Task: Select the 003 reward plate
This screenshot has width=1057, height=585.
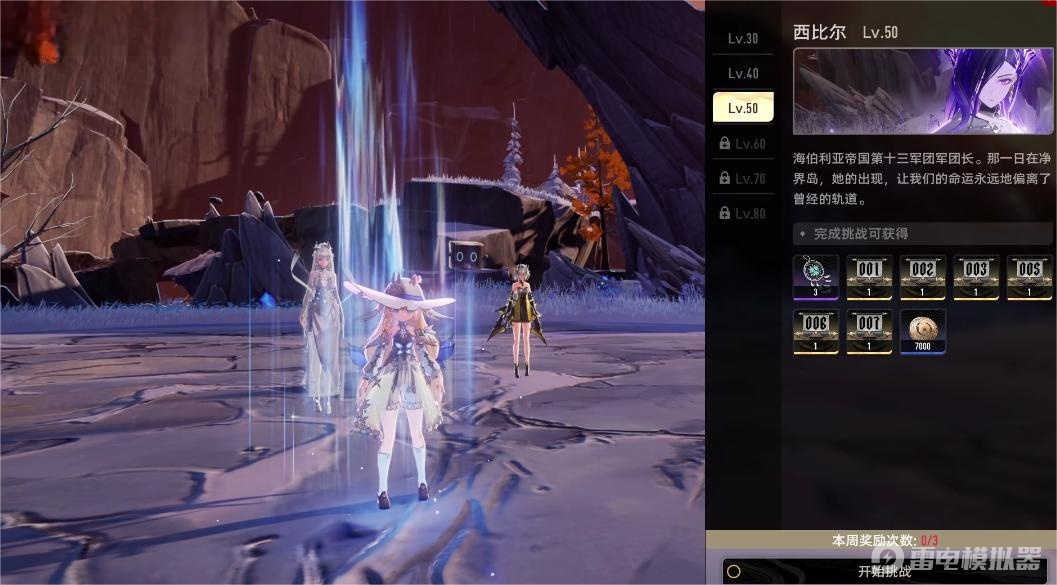Action: [x=976, y=277]
